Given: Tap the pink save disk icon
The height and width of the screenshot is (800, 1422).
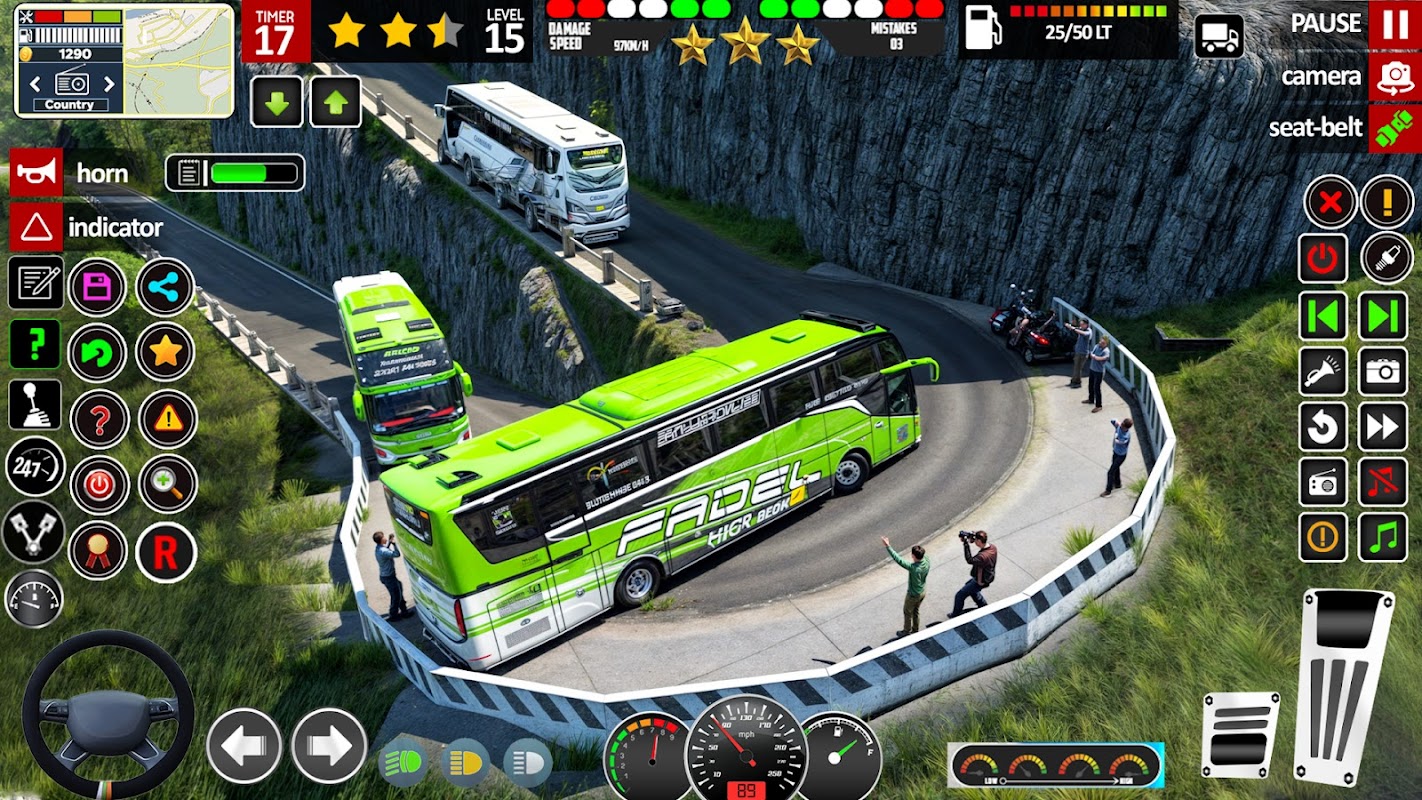Looking at the screenshot, I should pyautogui.click(x=97, y=288).
